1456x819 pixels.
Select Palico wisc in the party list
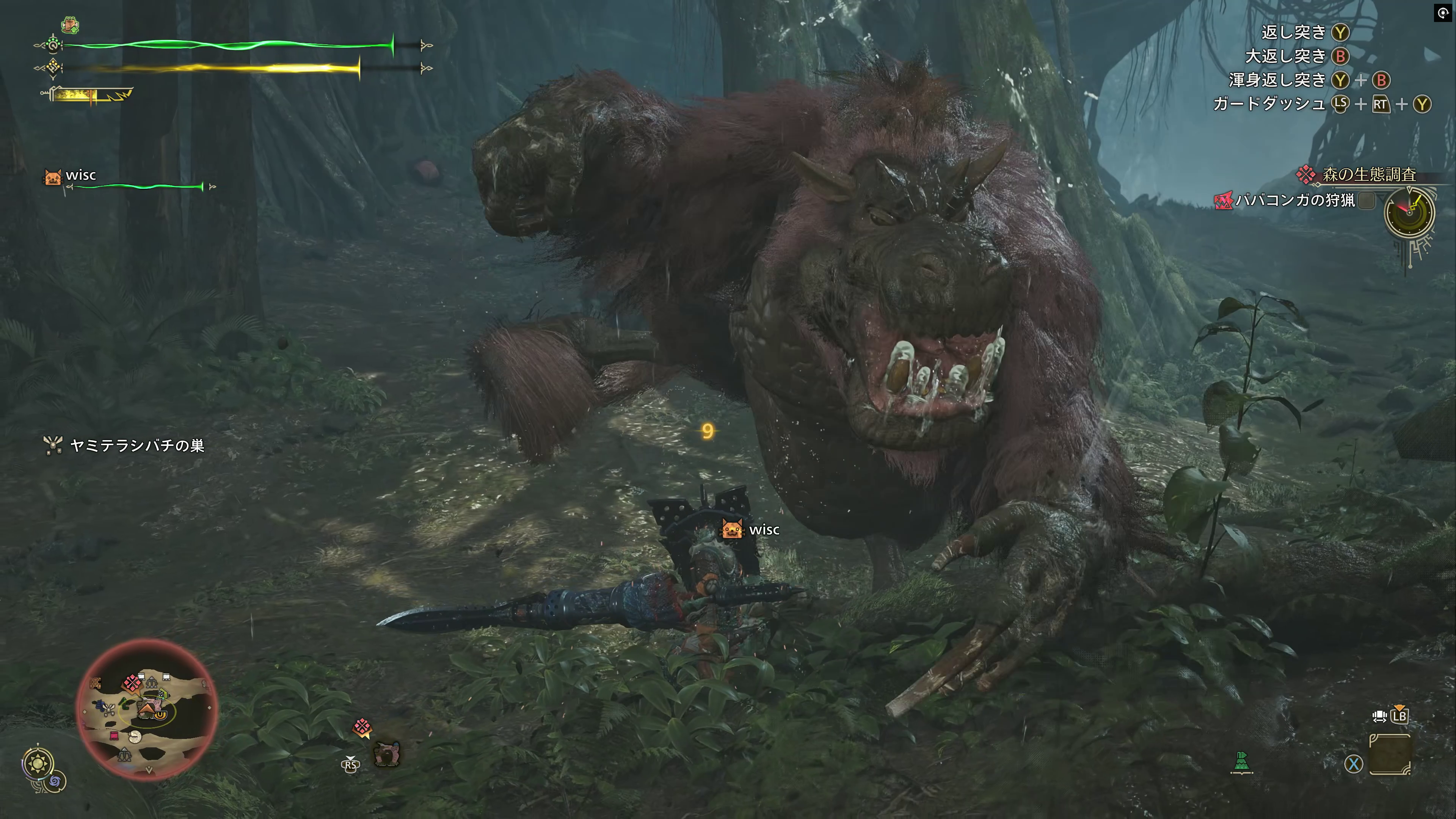pyautogui.click(x=80, y=176)
